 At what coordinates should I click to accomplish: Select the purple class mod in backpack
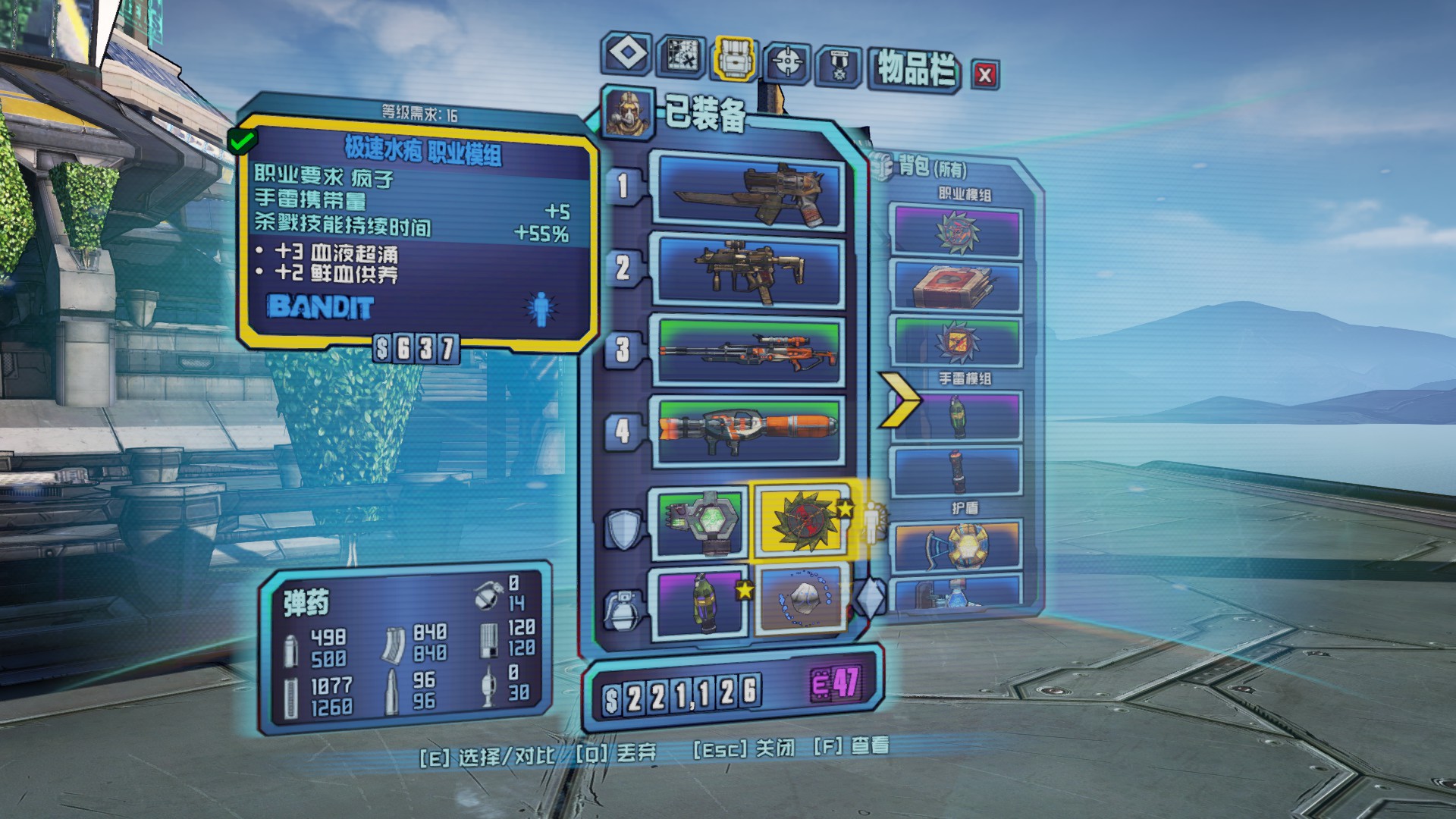click(x=955, y=231)
